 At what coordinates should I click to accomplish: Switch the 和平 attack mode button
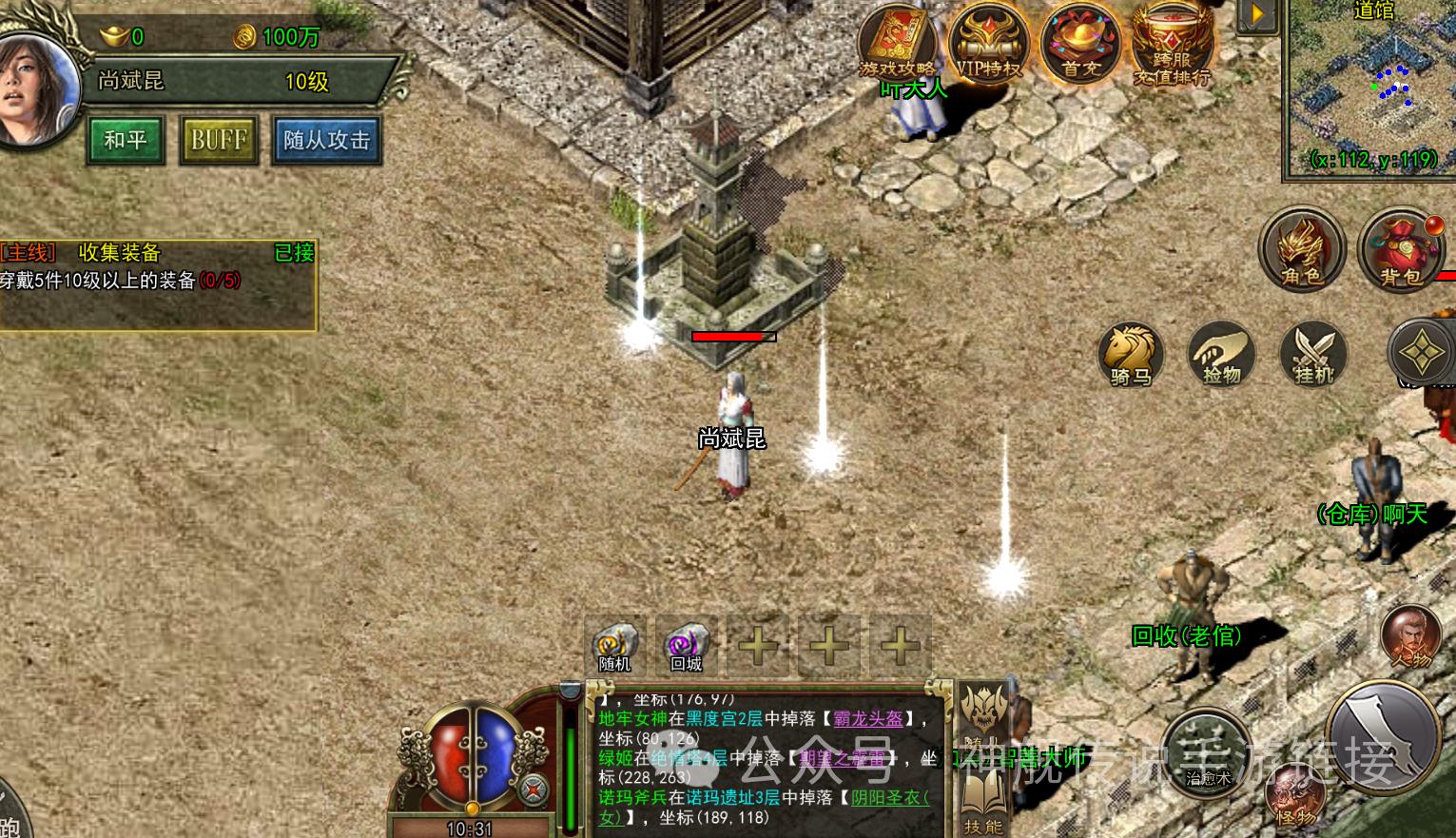(126, 141)
